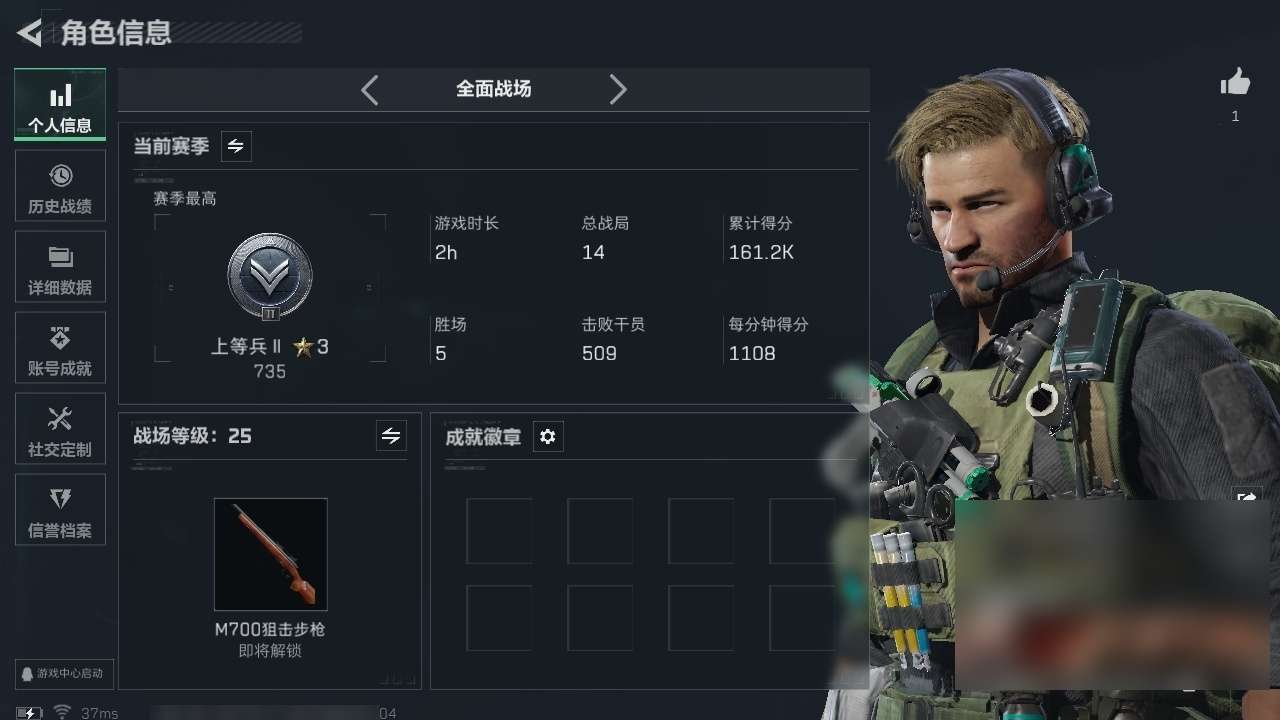Select the 详细数据 sidebar icon
The image size is (1280, 720).
pos(60,266)
